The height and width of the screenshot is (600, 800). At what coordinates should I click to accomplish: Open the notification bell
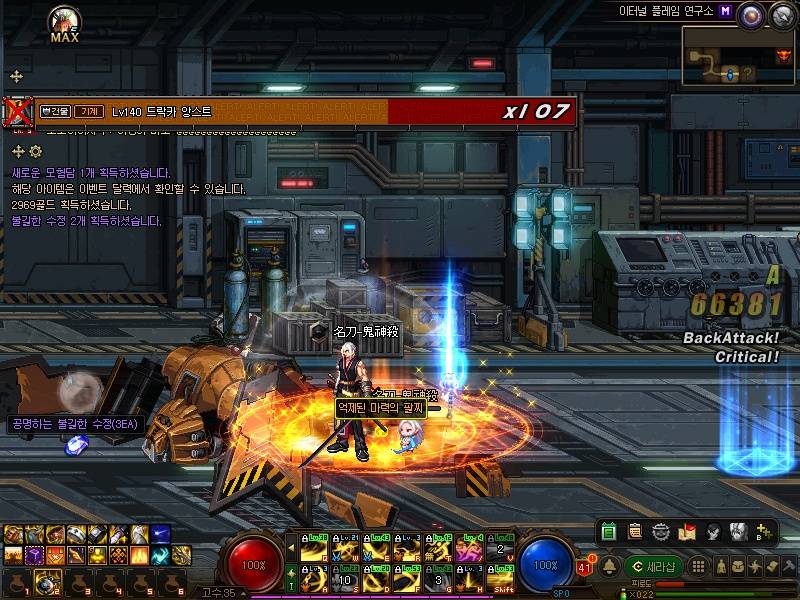(x=608, y=567)
